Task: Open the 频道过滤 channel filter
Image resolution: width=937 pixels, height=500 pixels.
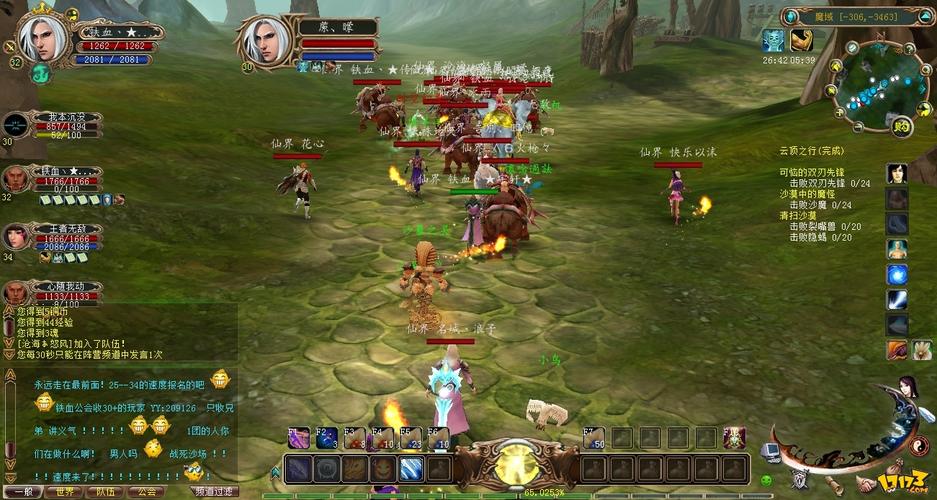Action: [213, 491]
